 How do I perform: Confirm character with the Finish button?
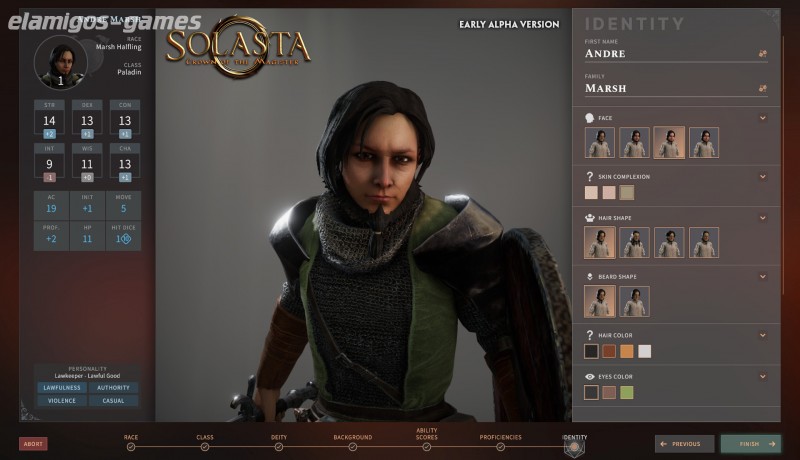tap(750, 444)
